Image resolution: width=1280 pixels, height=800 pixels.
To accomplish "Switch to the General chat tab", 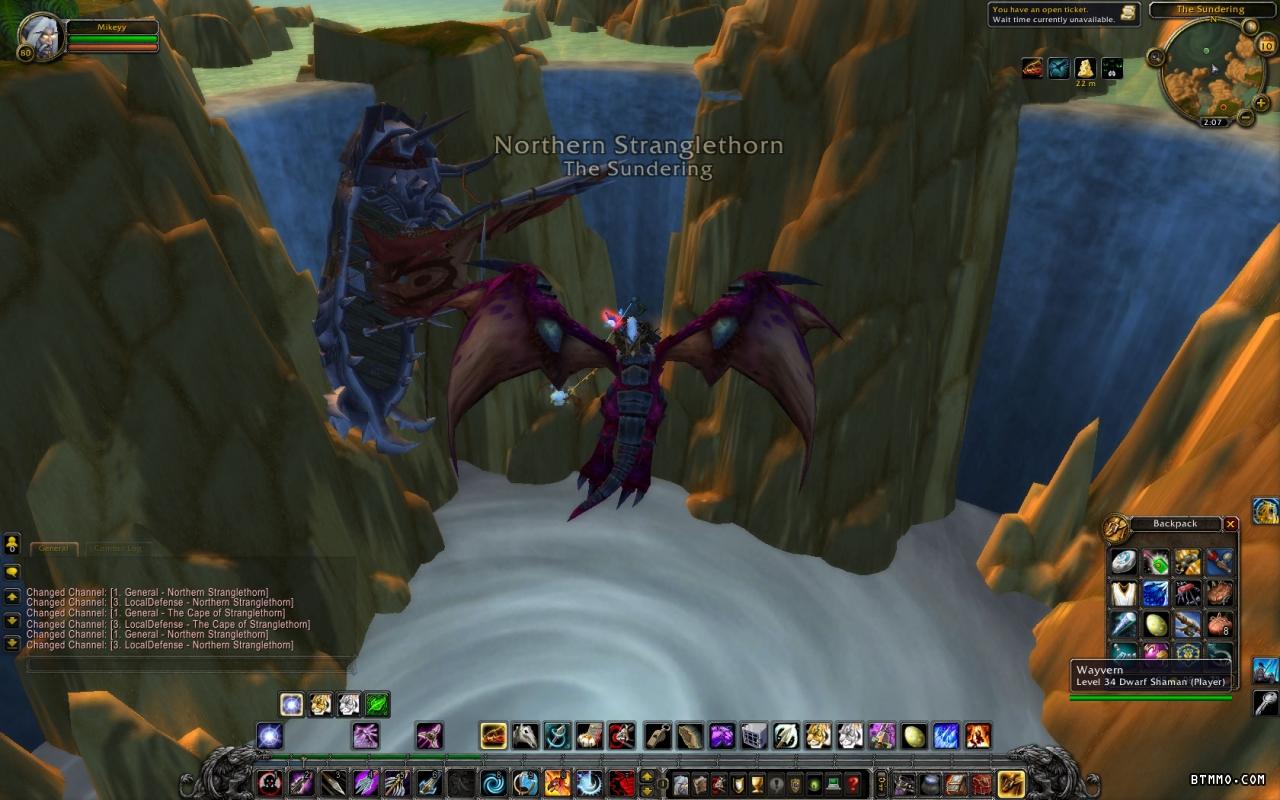I will coord(53,548).
